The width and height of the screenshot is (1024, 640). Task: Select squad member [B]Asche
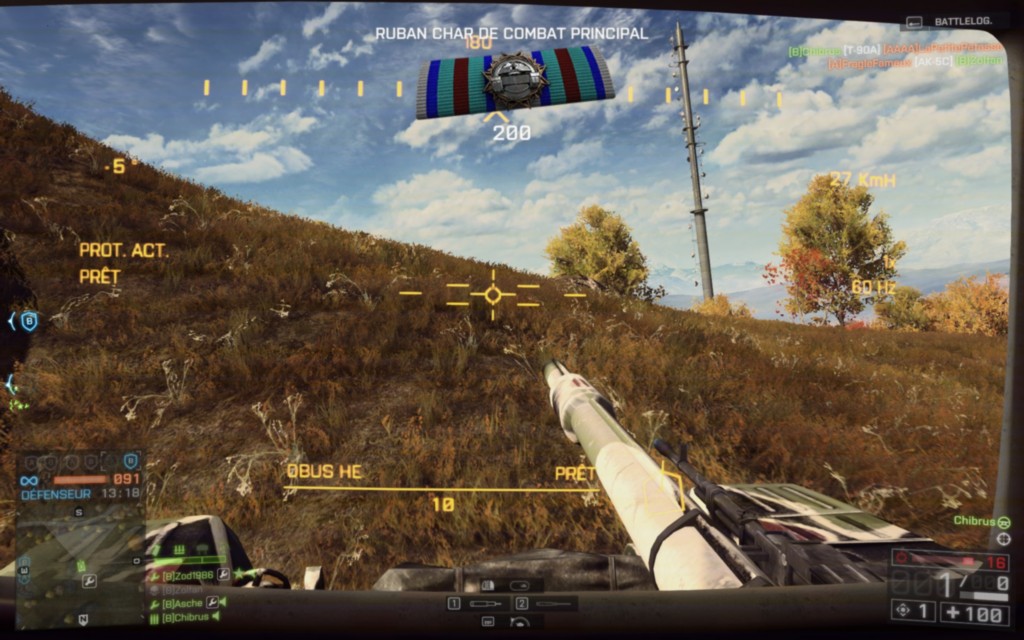point(181,603)
